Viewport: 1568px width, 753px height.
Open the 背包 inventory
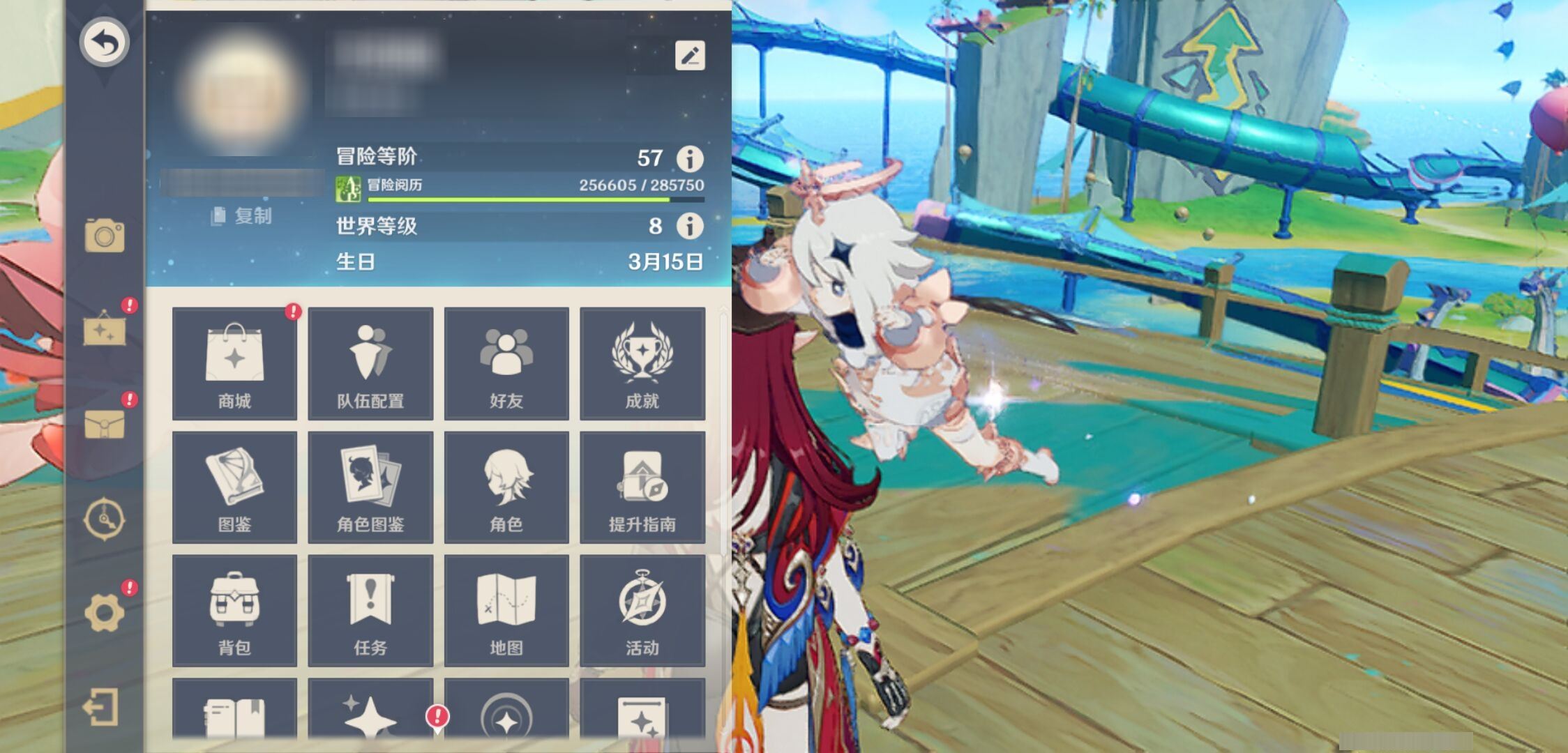point(234,610)
